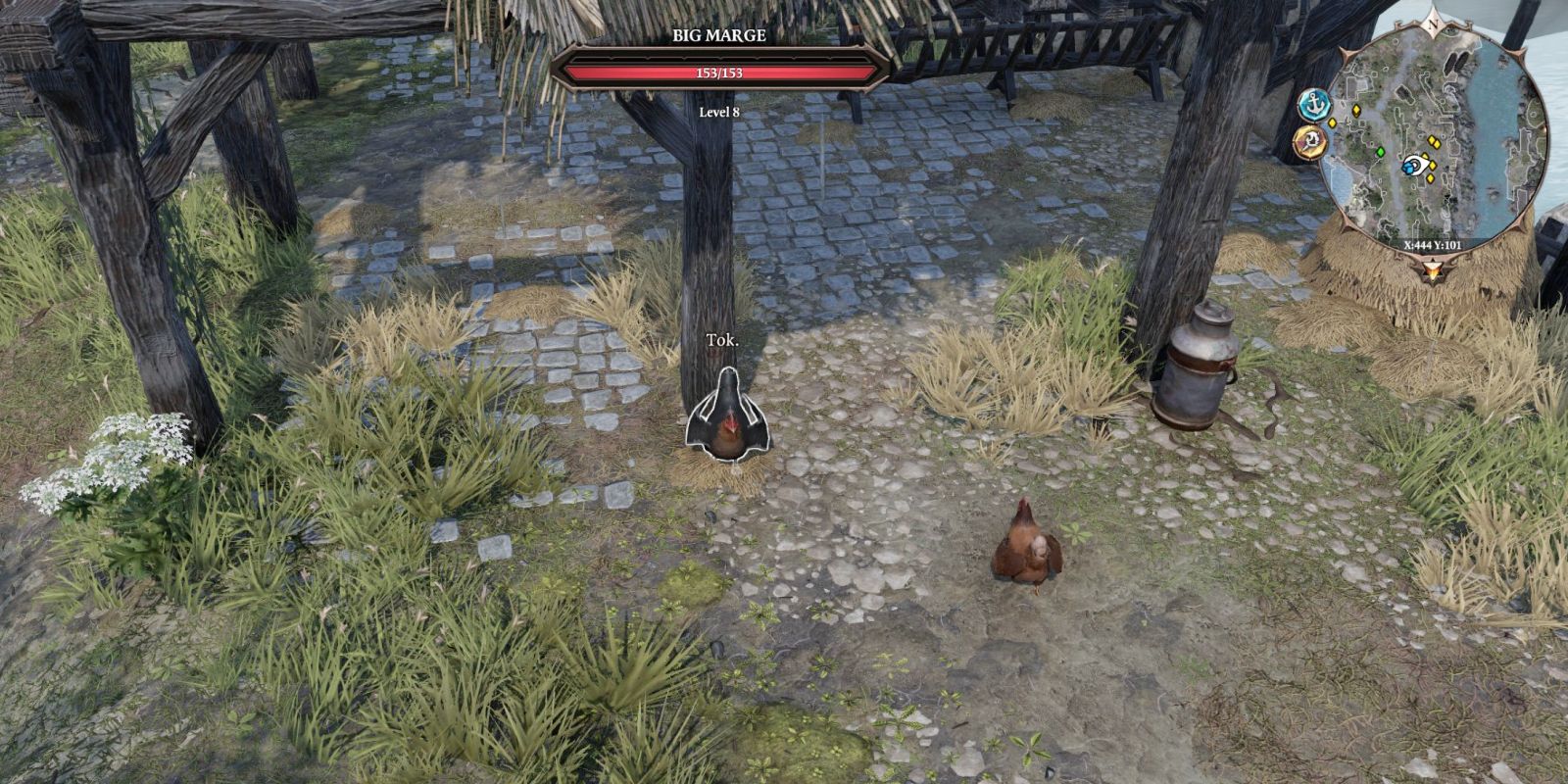
Task: Click the anchor icon beside the minimap
Action: point(1314,105)
